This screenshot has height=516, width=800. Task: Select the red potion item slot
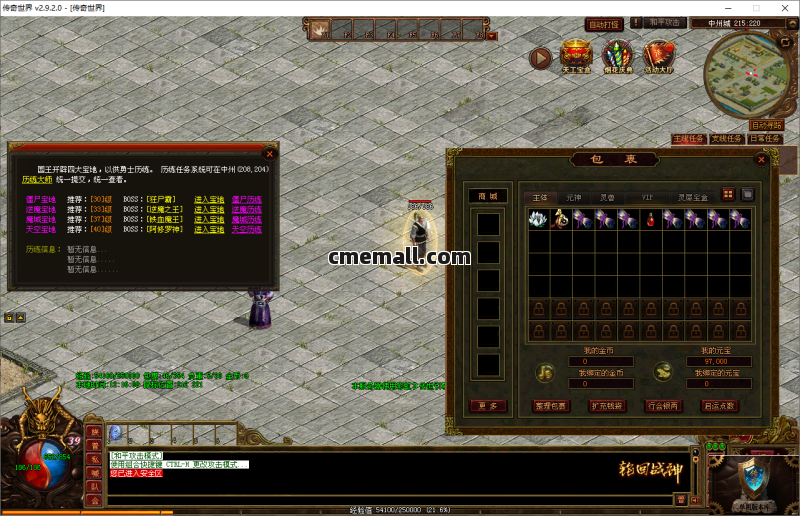pos(650,218)
